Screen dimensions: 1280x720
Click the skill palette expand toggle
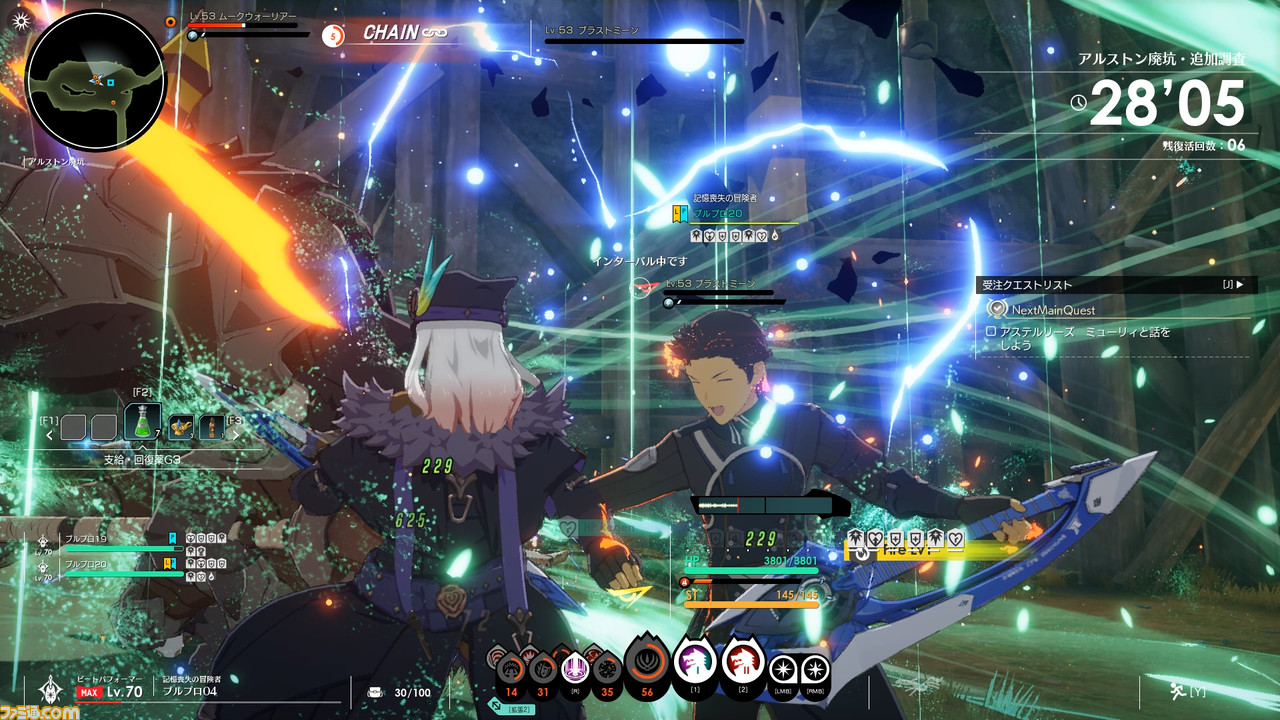pos(497,706)
